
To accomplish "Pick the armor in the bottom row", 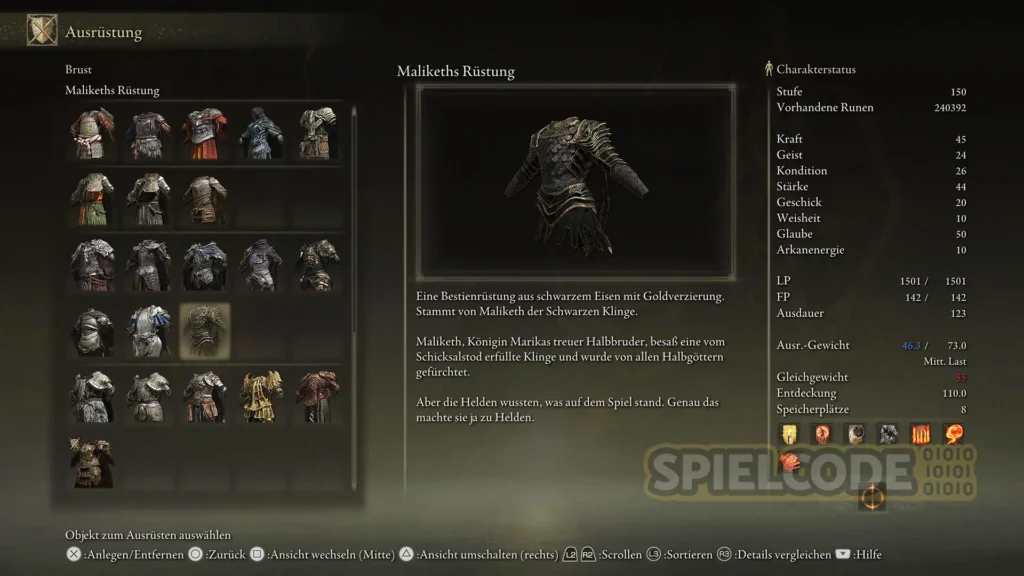I will (92, 462).
